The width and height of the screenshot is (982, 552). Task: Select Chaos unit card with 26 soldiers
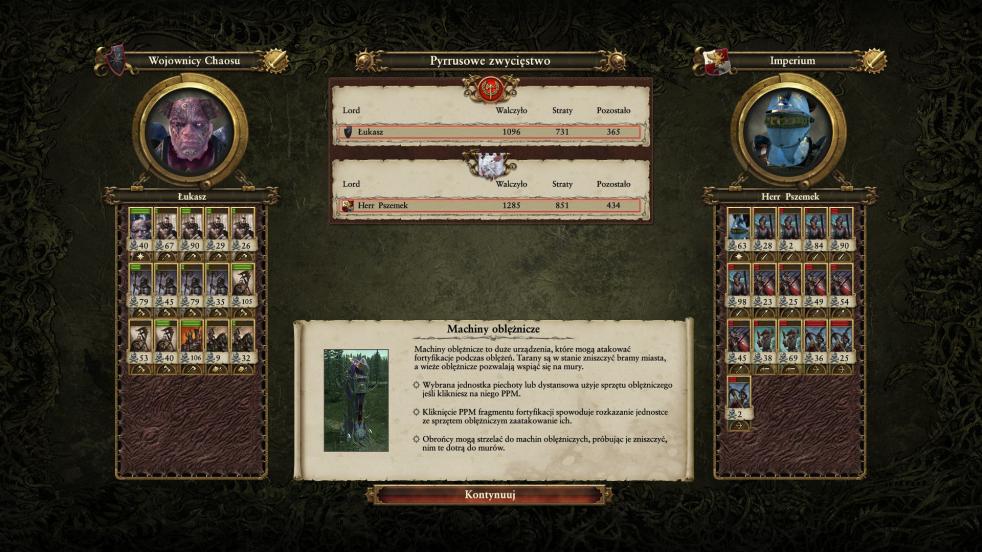tap(242, 230)
